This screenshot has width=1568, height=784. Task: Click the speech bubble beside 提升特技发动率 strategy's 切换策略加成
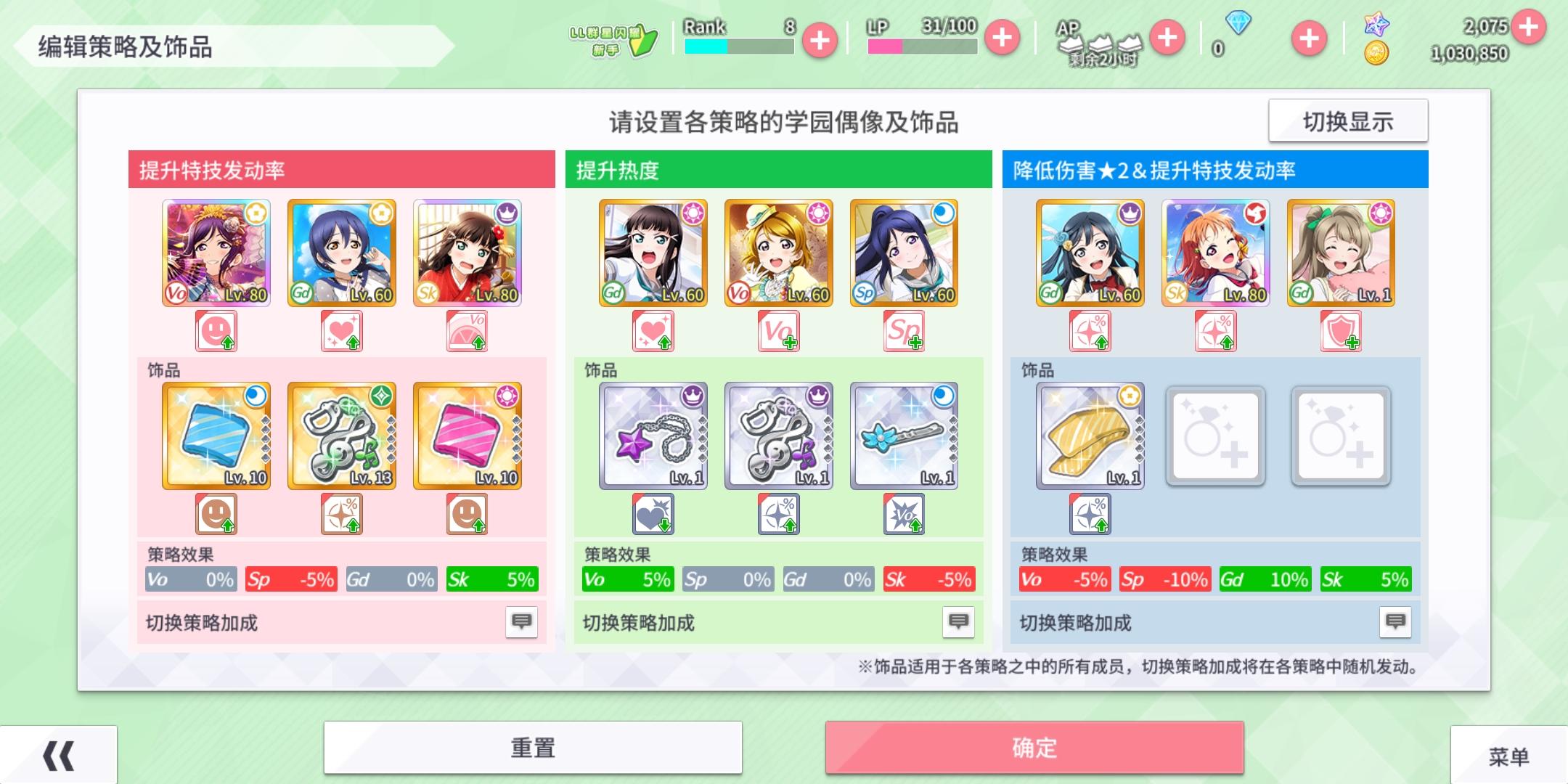tap(520, 621)
